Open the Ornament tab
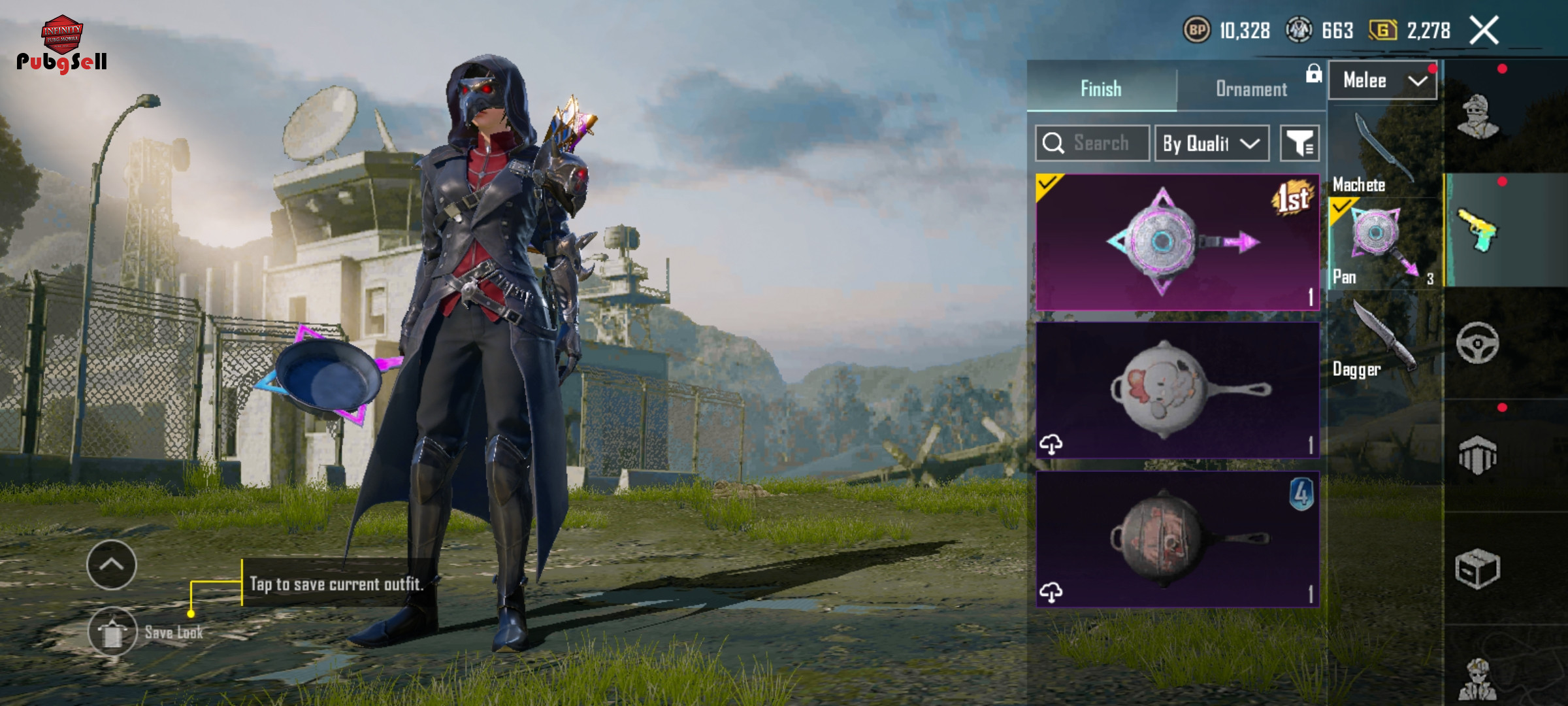The width and height of the screenshot is (1568, 706). click(x=1251, y=89)
